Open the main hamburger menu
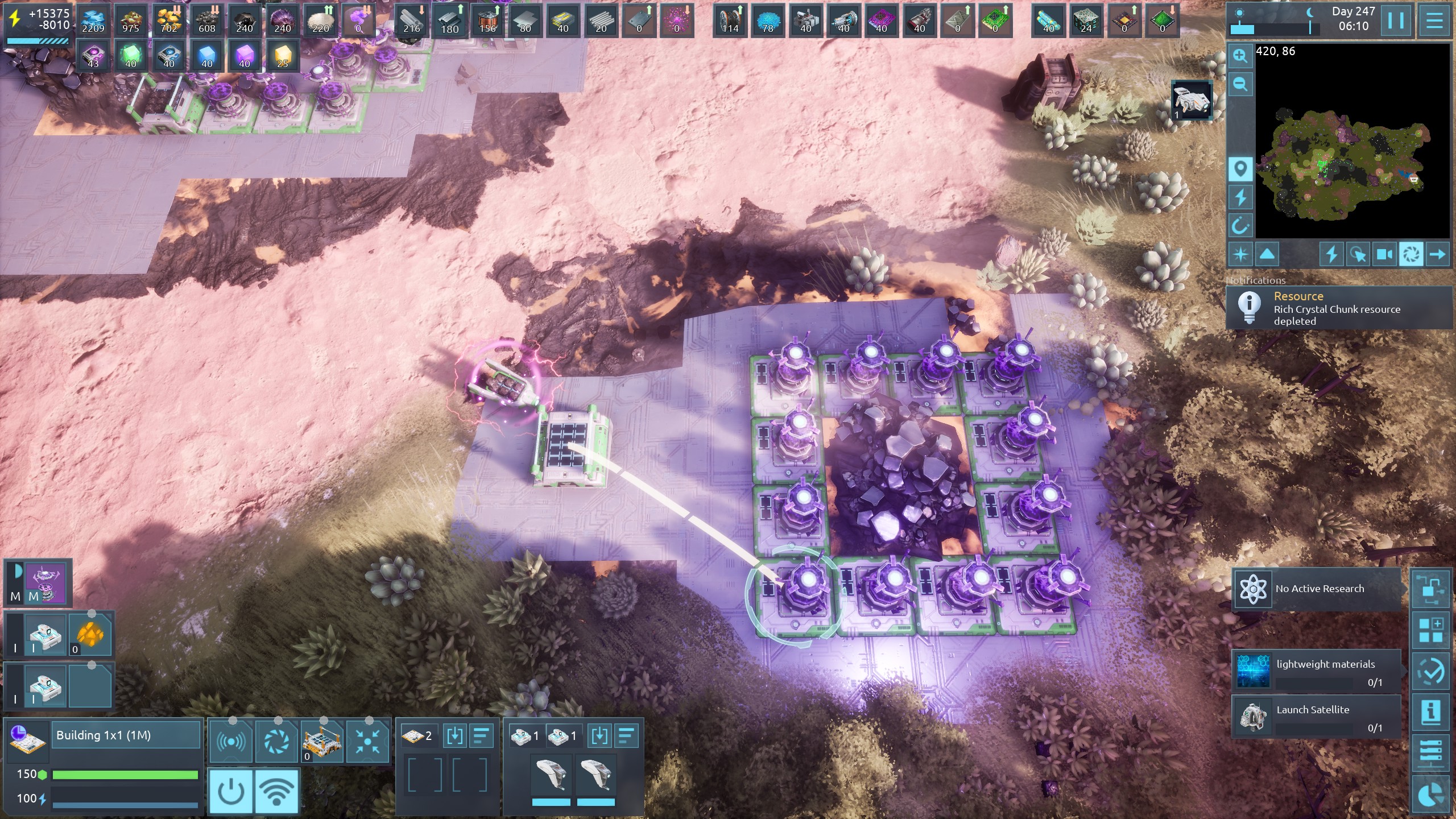 click(x=1434, y=21)
